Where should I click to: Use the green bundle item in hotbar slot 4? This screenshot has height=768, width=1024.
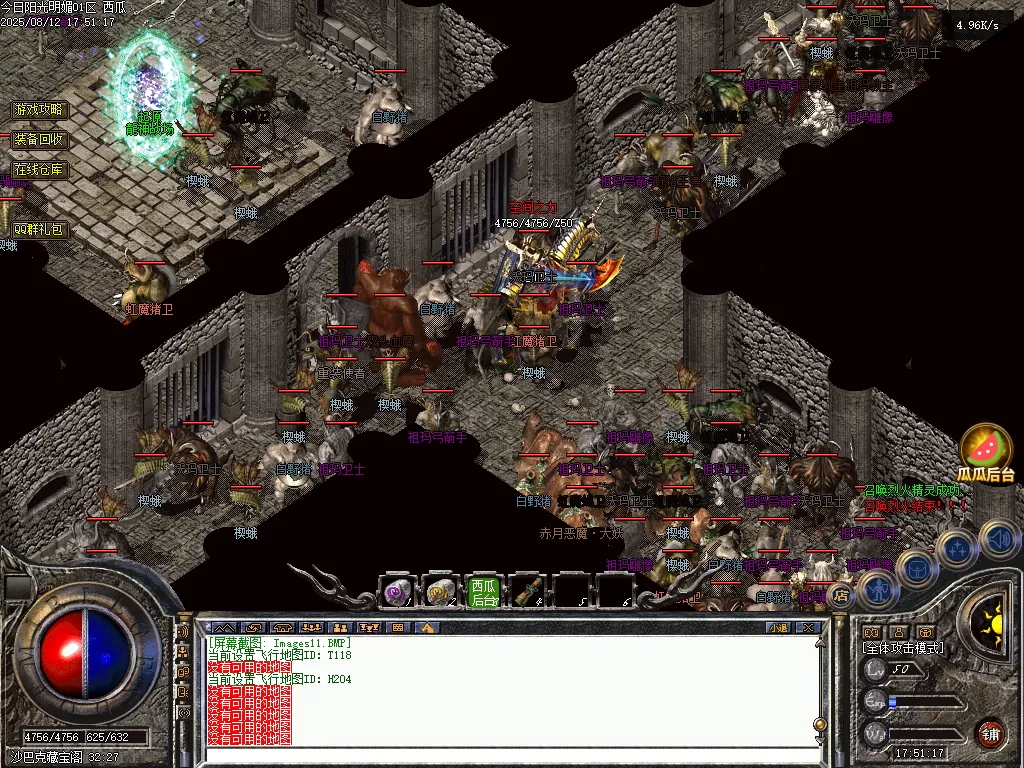point(527,593)
